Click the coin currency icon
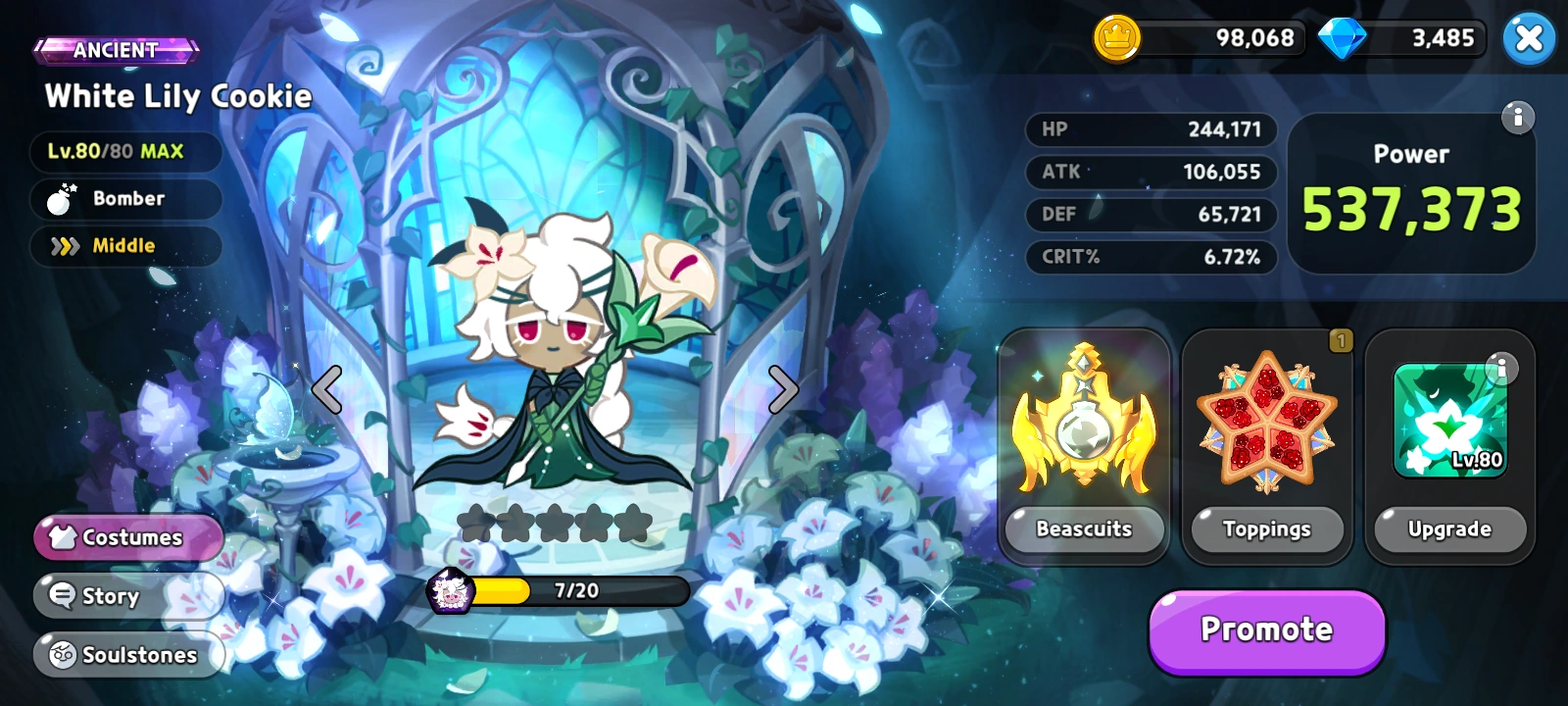The width and height of the screenshot is (1568, 706). (x=1115, y=38)
